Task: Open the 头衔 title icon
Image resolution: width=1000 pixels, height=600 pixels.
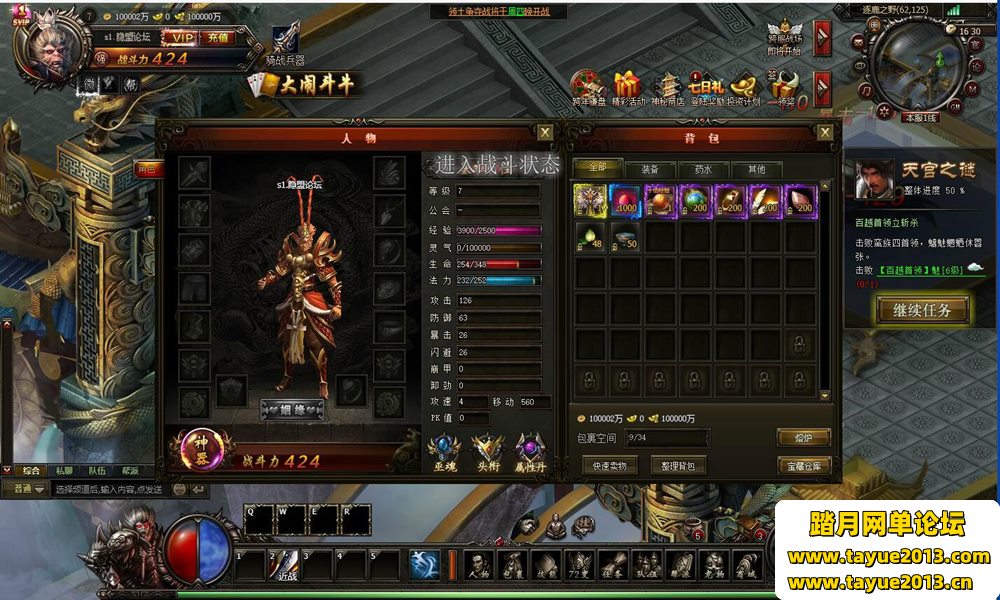Action: click(487, 450)
